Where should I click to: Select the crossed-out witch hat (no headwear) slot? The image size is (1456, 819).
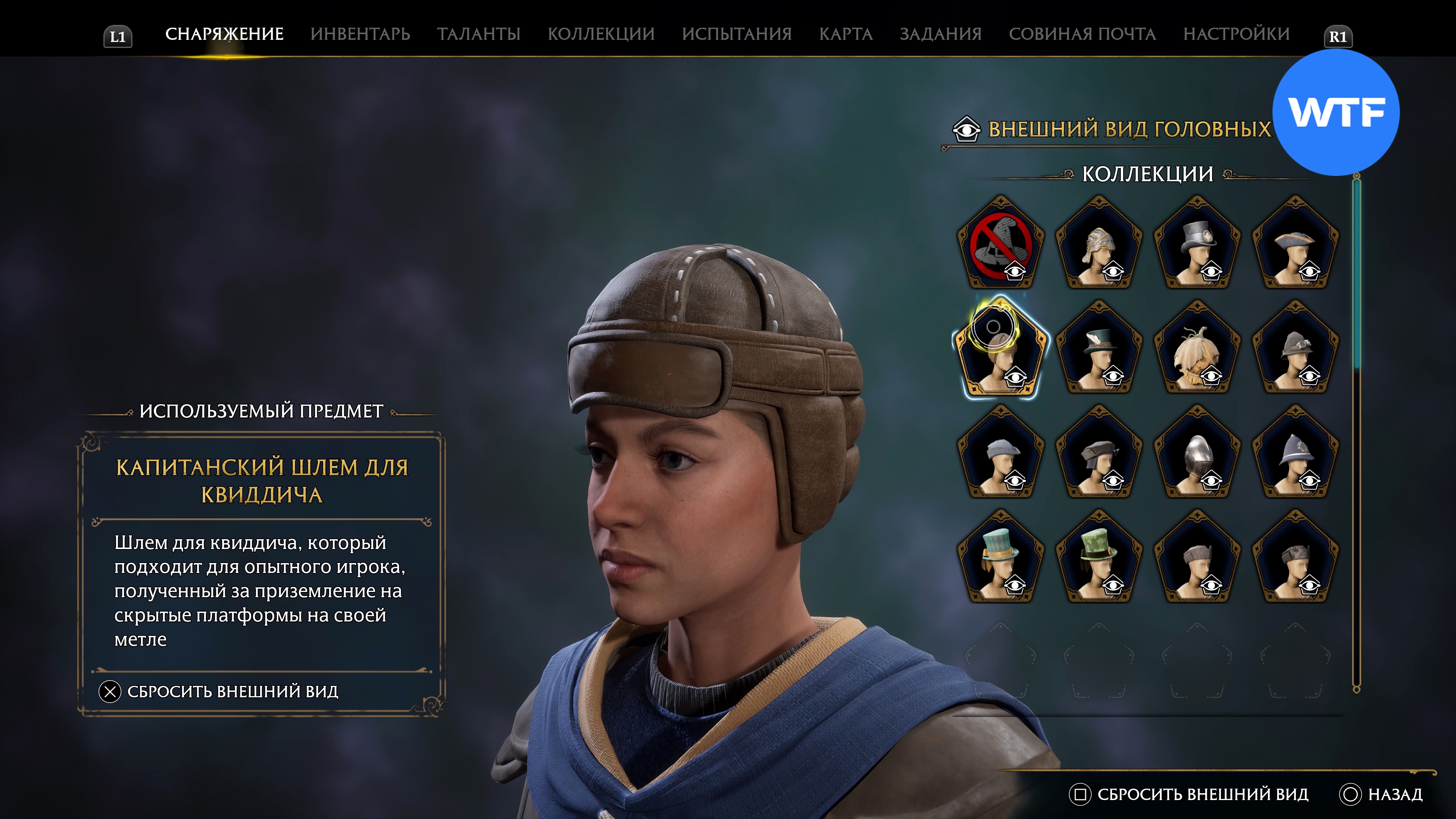click(1001, 244)
